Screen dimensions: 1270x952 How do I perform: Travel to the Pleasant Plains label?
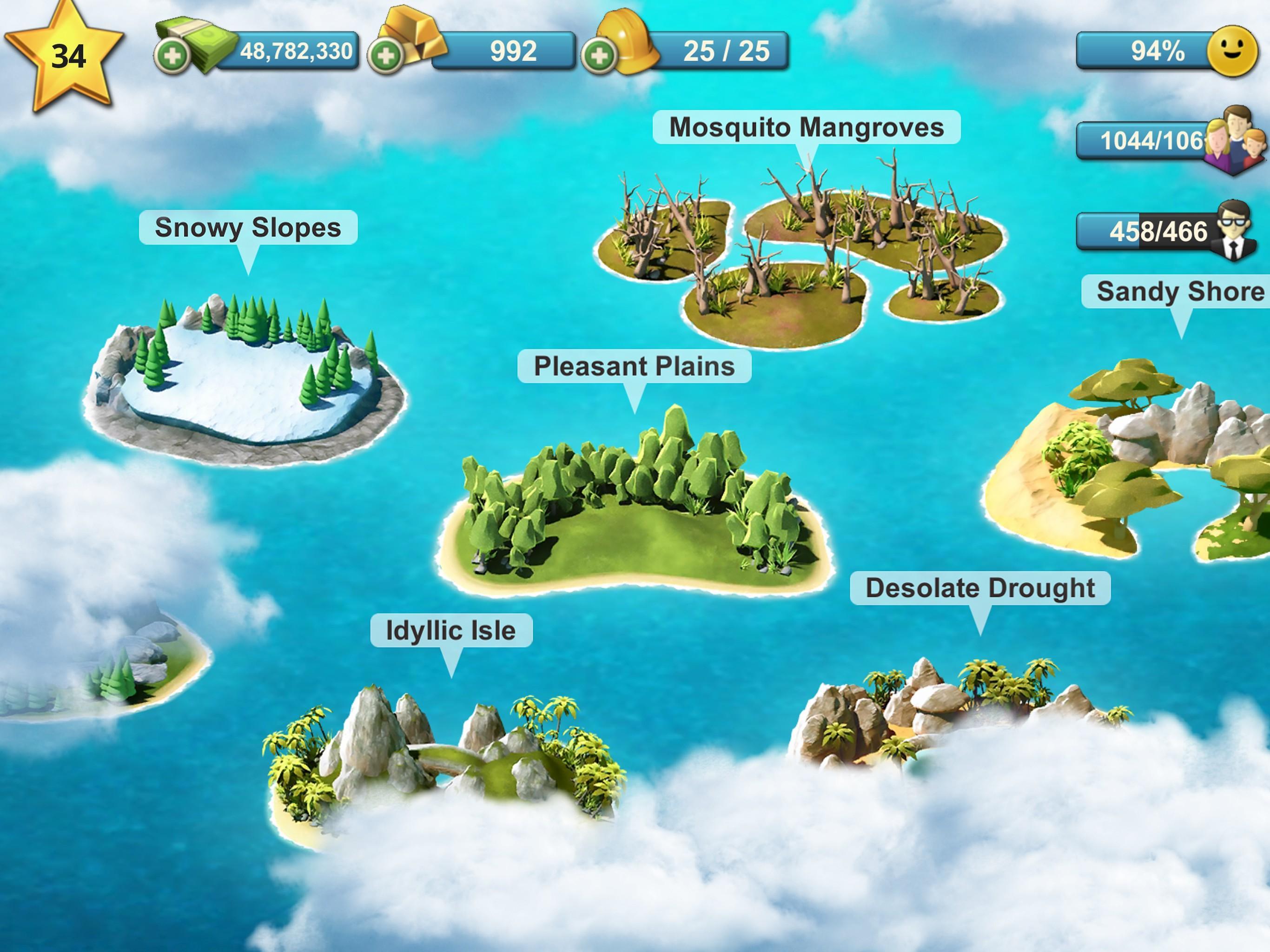coord(634,366)
